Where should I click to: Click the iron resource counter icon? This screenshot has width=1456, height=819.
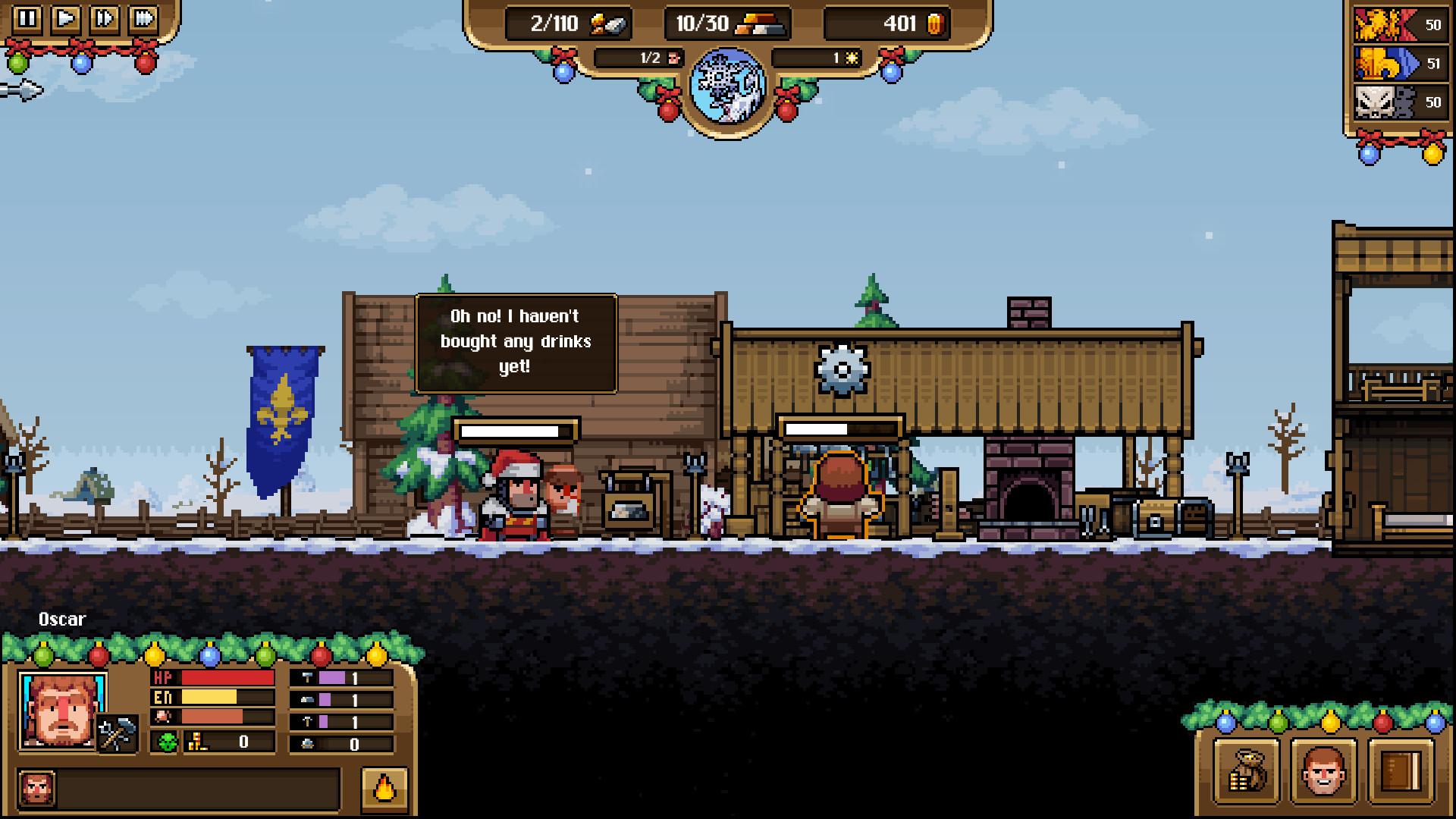pos(607,23)
